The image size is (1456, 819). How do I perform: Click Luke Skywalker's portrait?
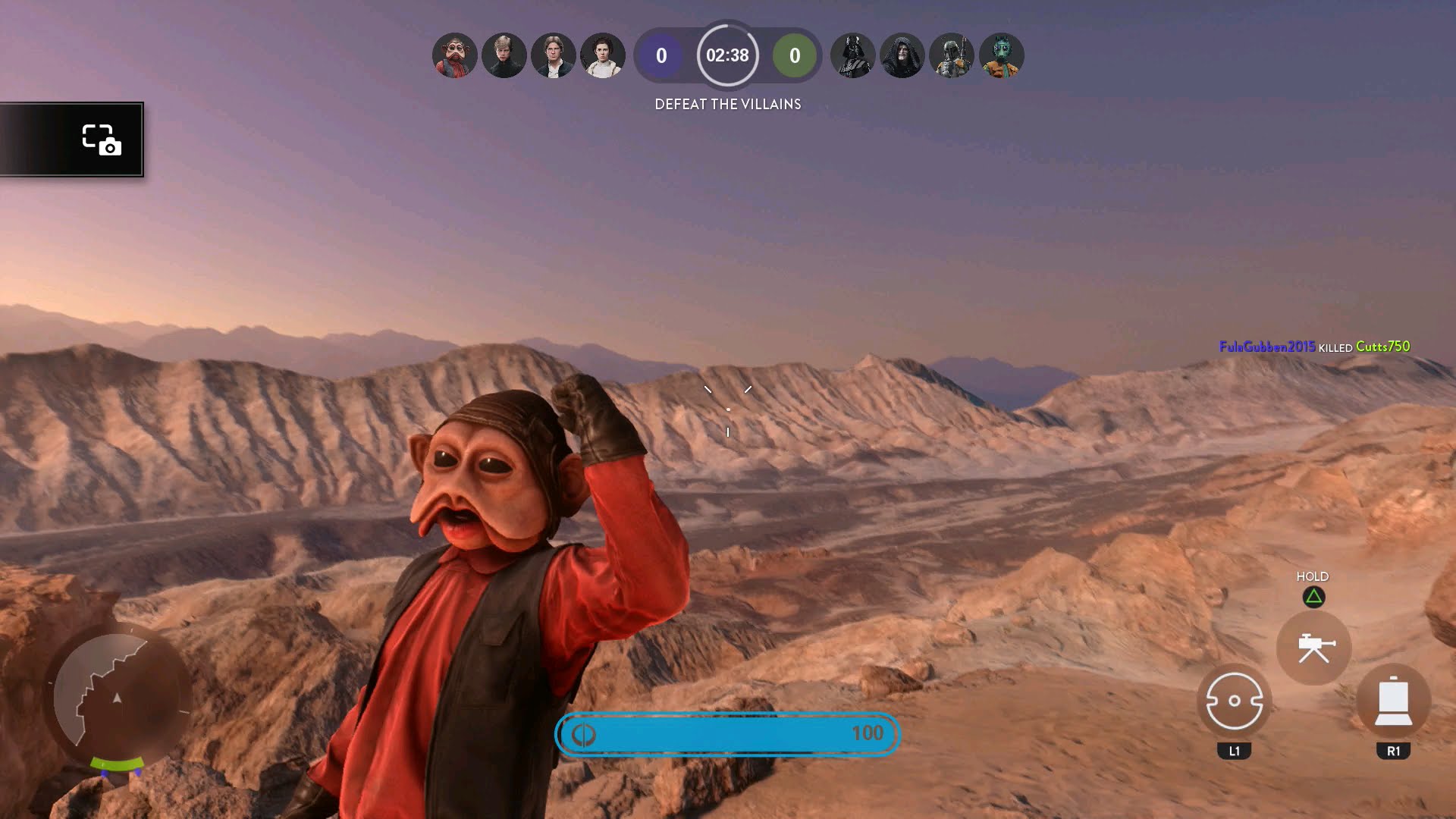(x=504, y=55)
